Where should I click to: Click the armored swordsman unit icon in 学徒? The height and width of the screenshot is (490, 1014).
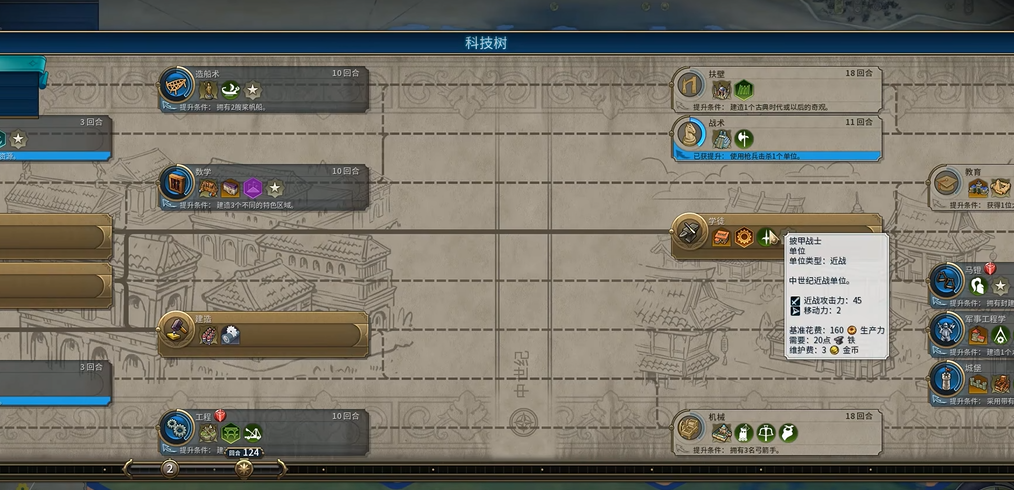(768, 237)
